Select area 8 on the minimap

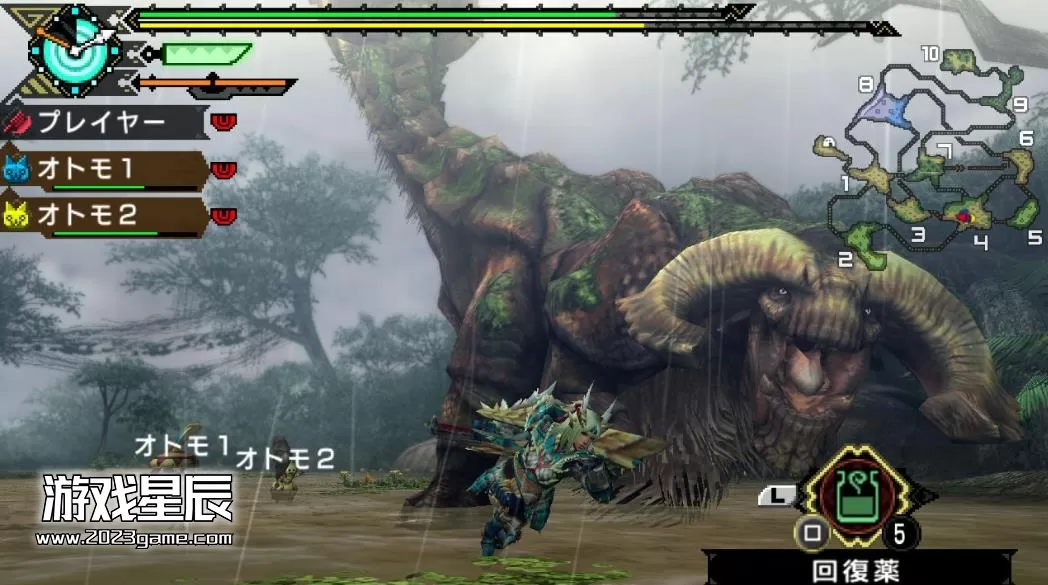coord(882,103)
